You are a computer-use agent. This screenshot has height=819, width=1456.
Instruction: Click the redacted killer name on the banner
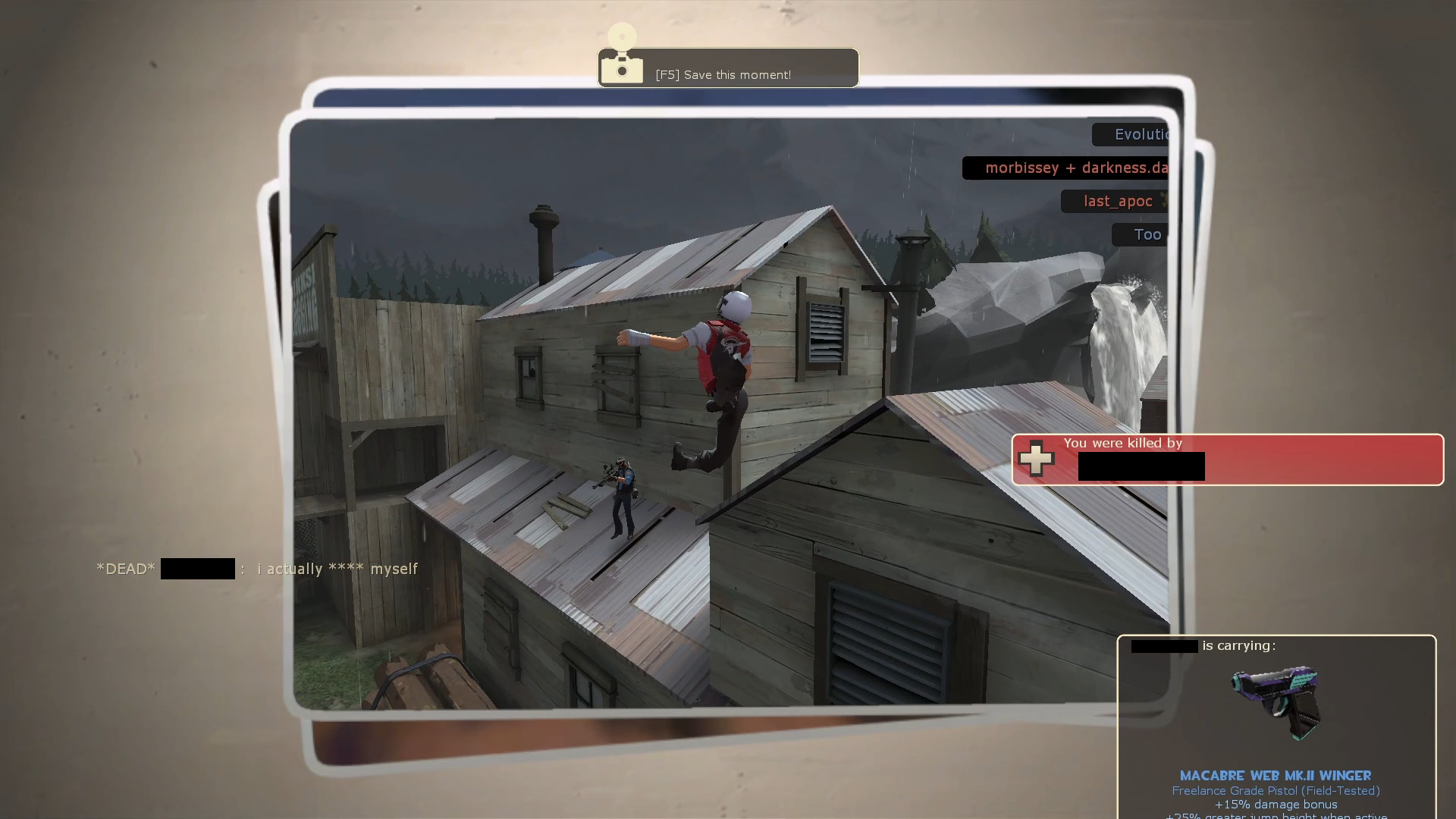[1141, 466]
